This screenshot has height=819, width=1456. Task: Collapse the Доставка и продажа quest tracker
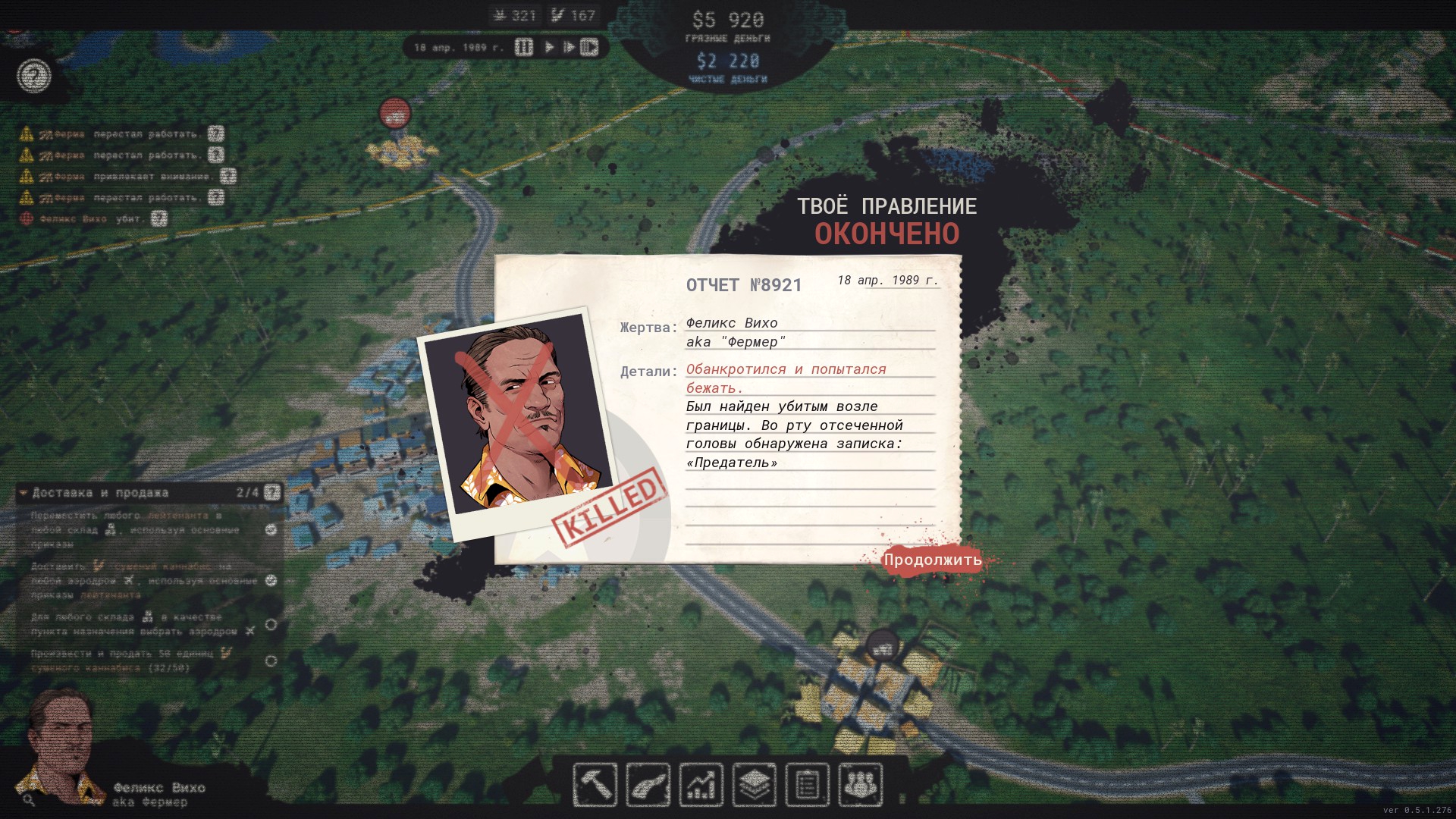point(24,493)
